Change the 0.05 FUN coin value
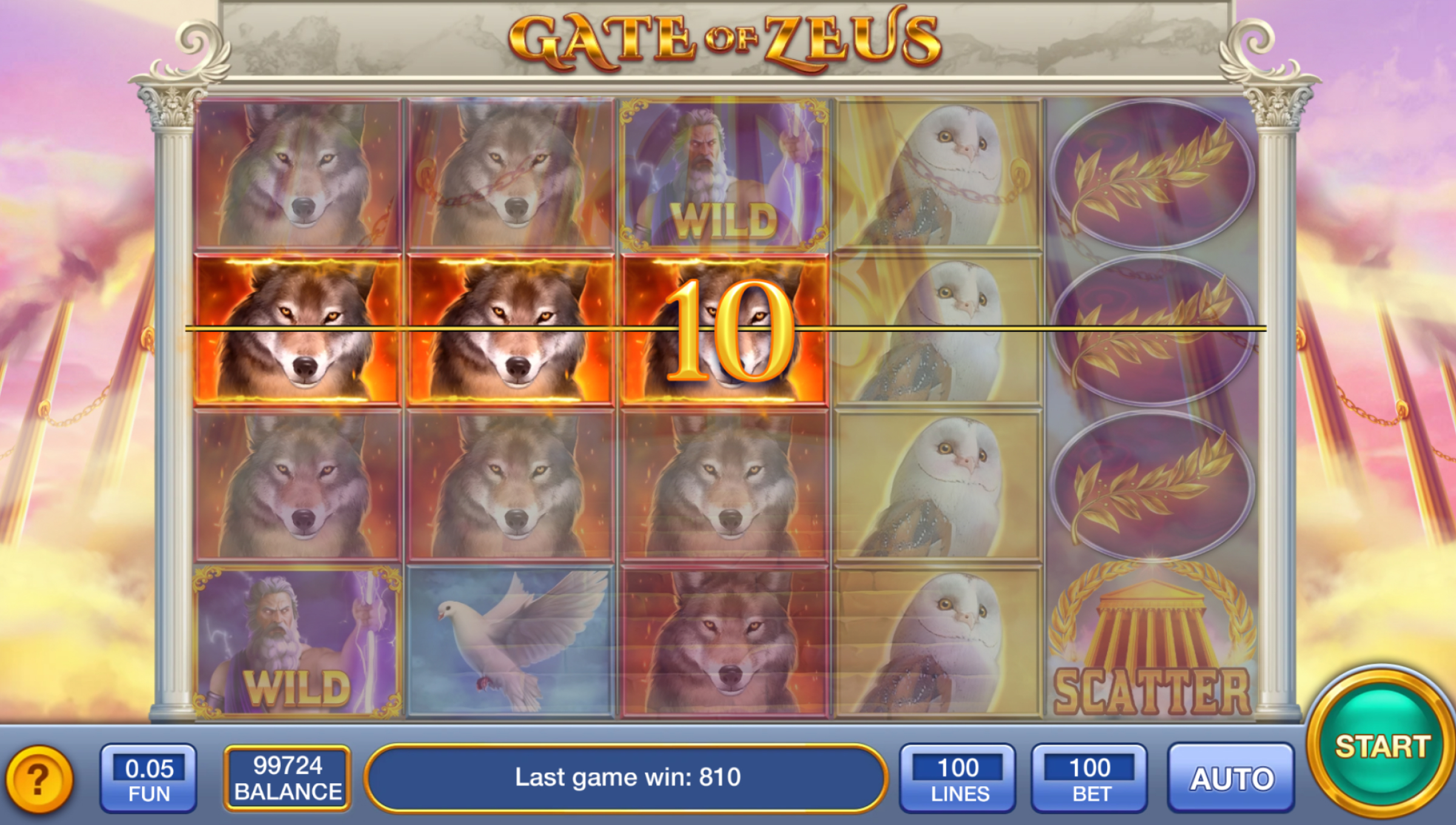This screenshot has width=1456, height=825. [149, 778]
